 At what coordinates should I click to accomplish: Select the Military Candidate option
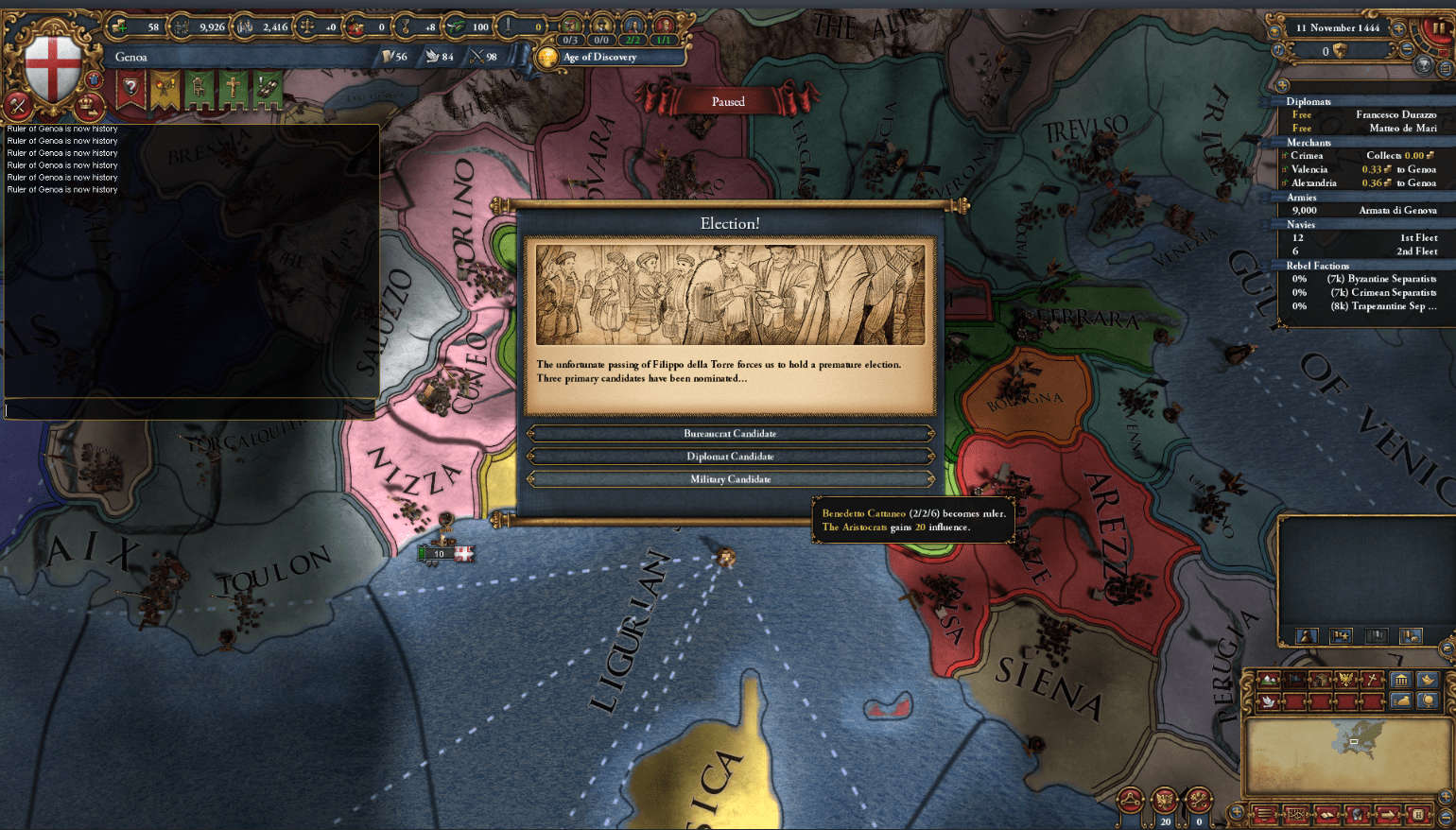click(x=728, y=479)
